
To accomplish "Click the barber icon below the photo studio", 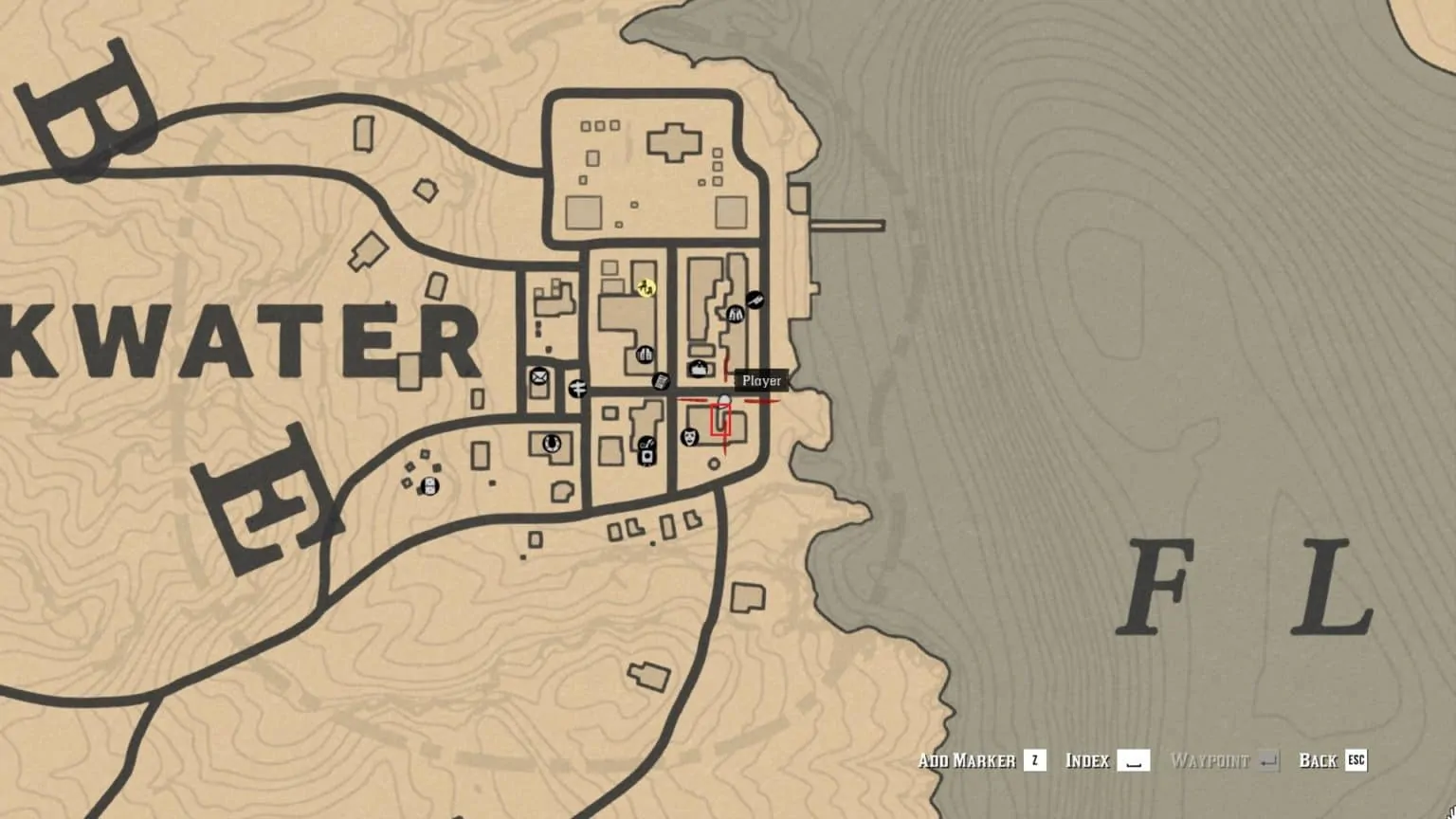I will click(x=647, y=444).
